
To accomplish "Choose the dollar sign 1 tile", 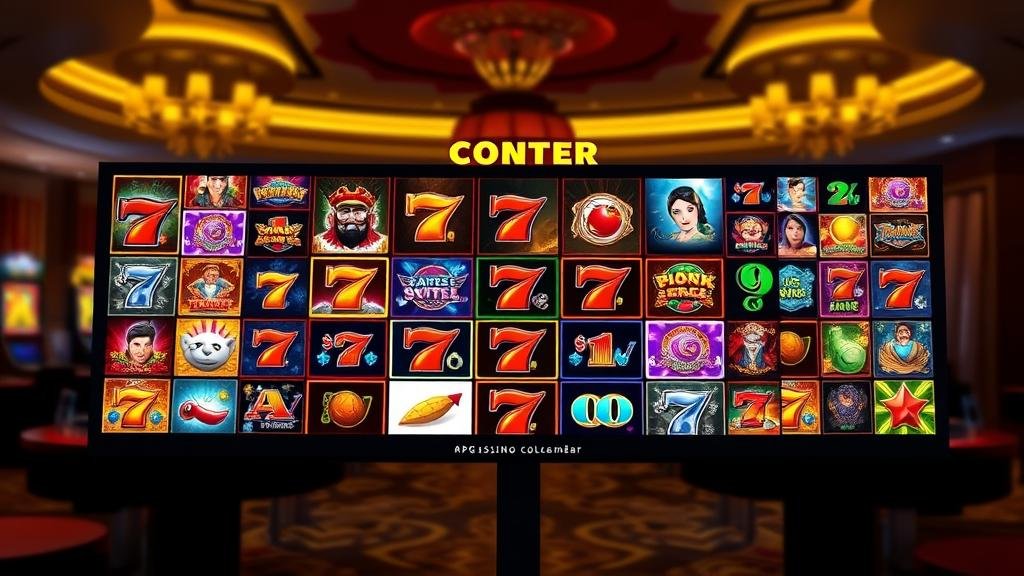I will coord(601,349).
